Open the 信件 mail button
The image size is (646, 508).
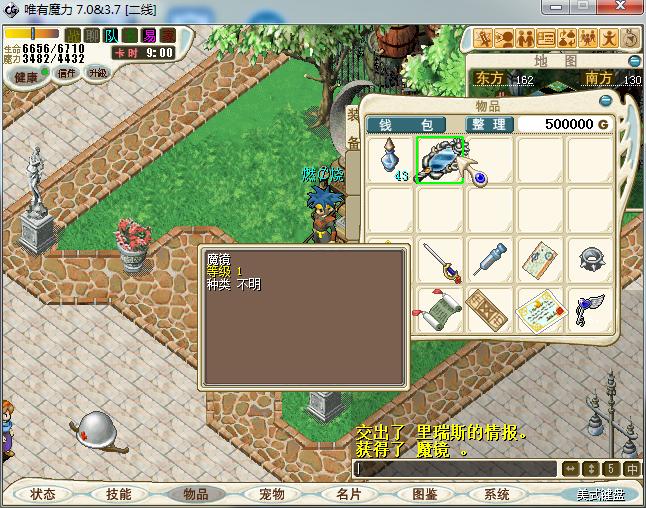67,73
